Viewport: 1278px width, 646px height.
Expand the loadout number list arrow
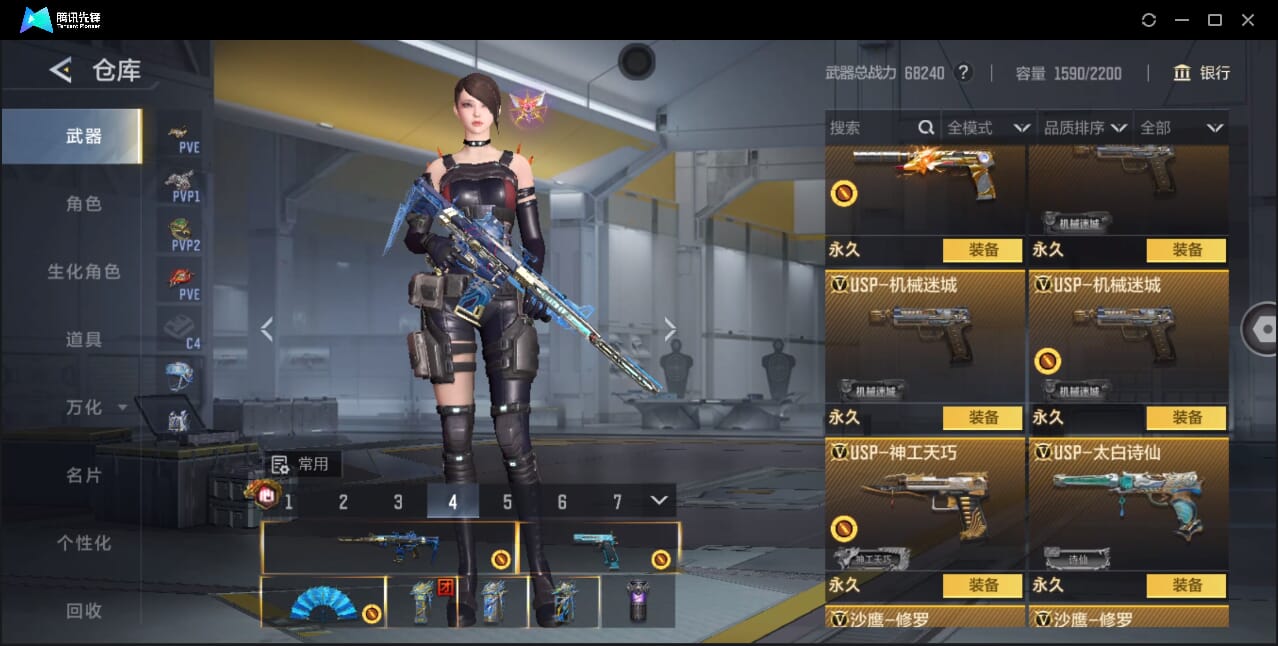(658, 500)
